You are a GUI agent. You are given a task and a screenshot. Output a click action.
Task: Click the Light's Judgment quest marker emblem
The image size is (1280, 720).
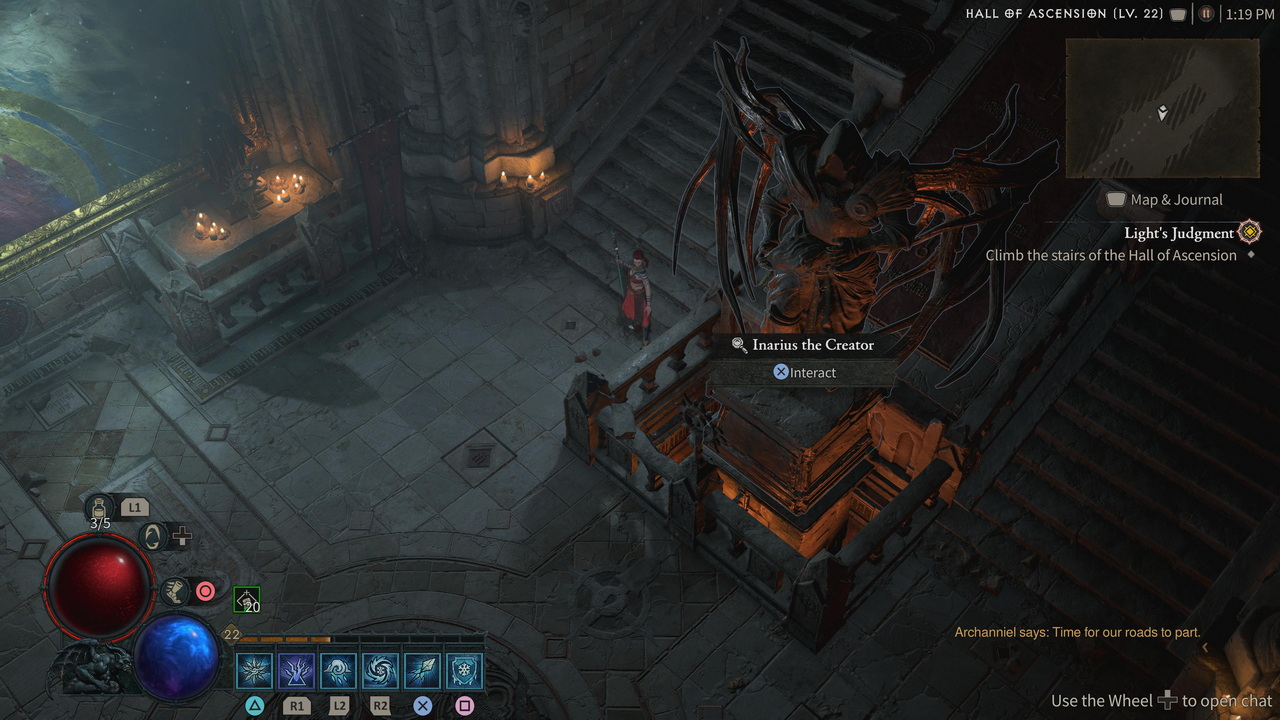click(1249, 233)
